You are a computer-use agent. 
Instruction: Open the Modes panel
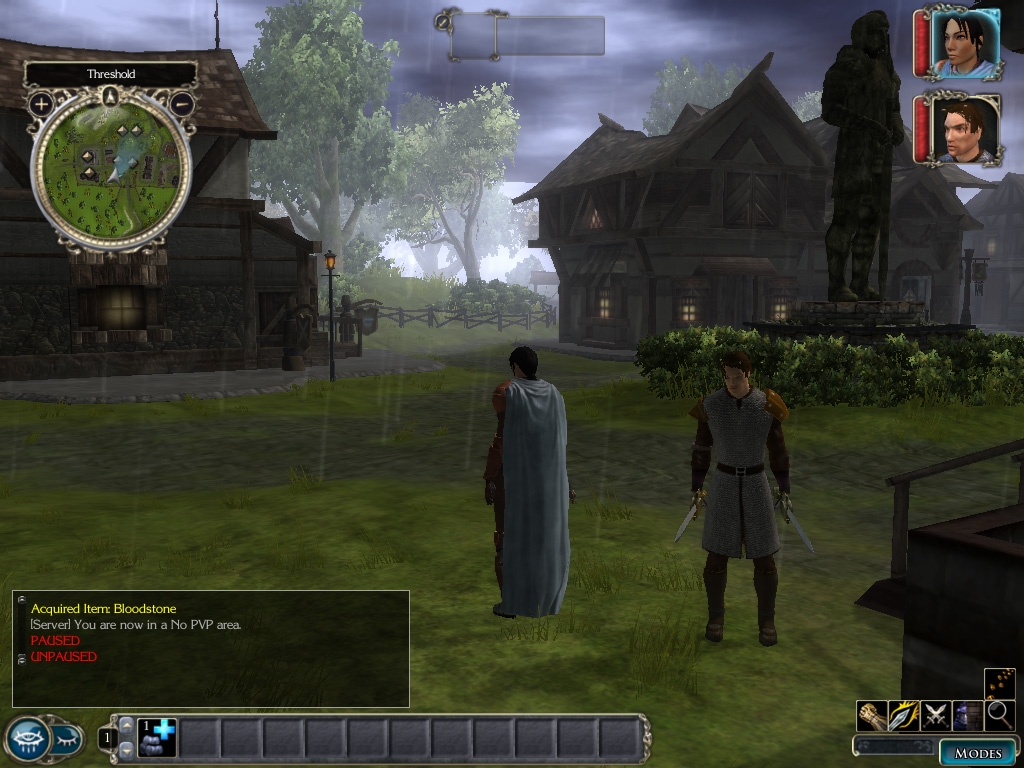coord(977,753)
